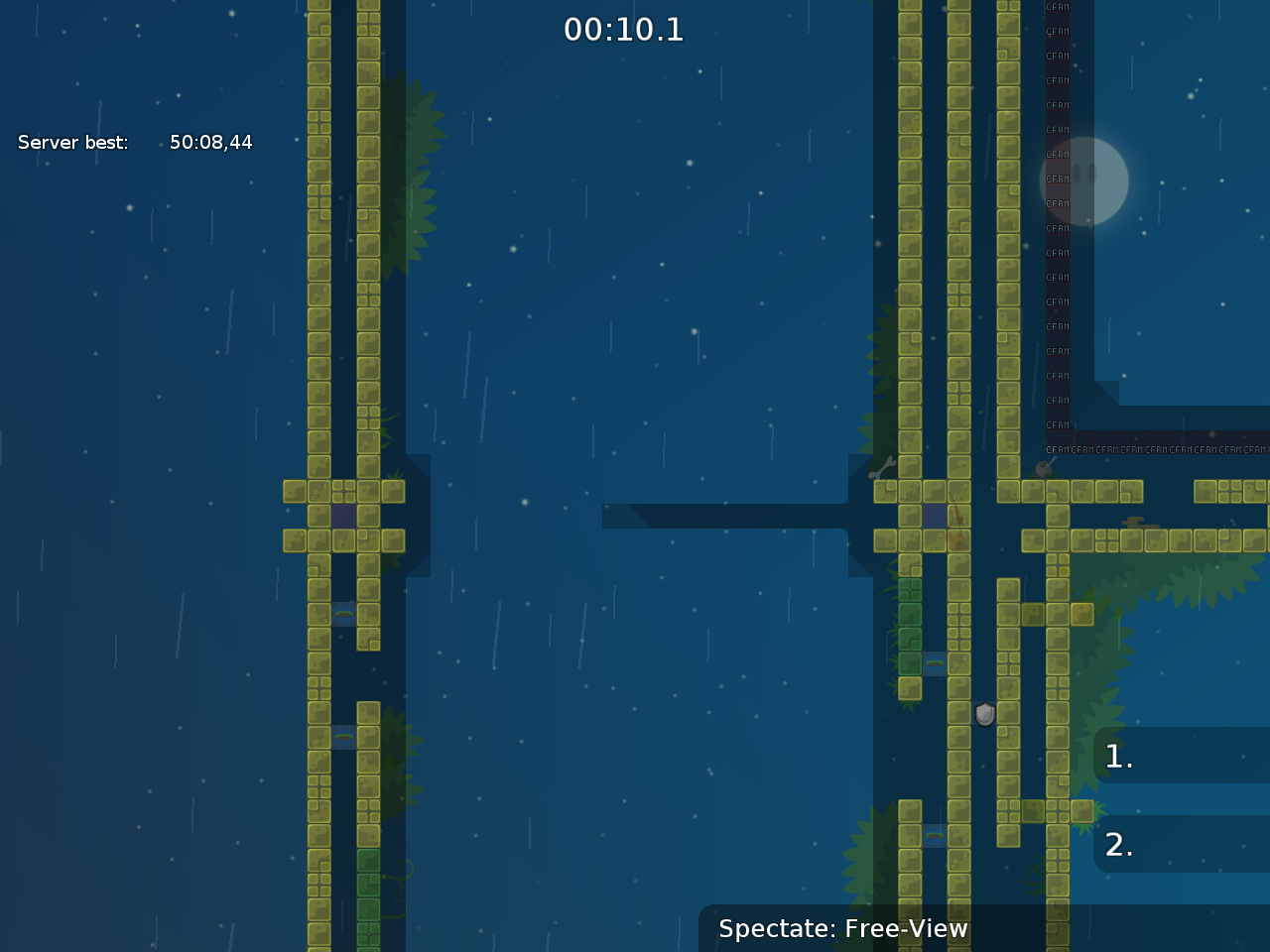The height and width of the screenshot is (952, 1270).
Task: Click the race timer showing 00:10.1
Action: click(623, 30)
